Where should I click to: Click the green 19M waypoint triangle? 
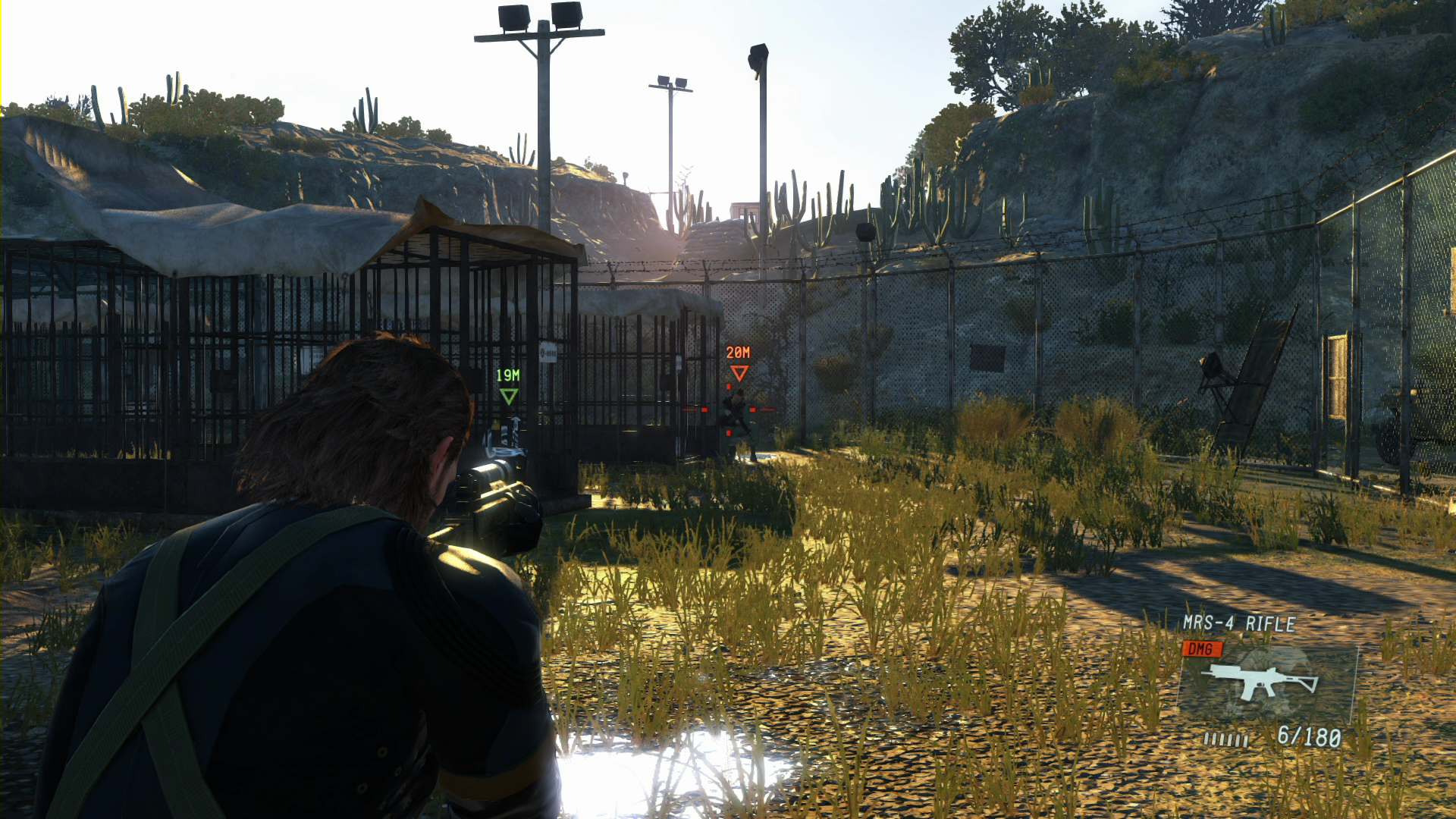pyautogui.click(x=508, y=396)
